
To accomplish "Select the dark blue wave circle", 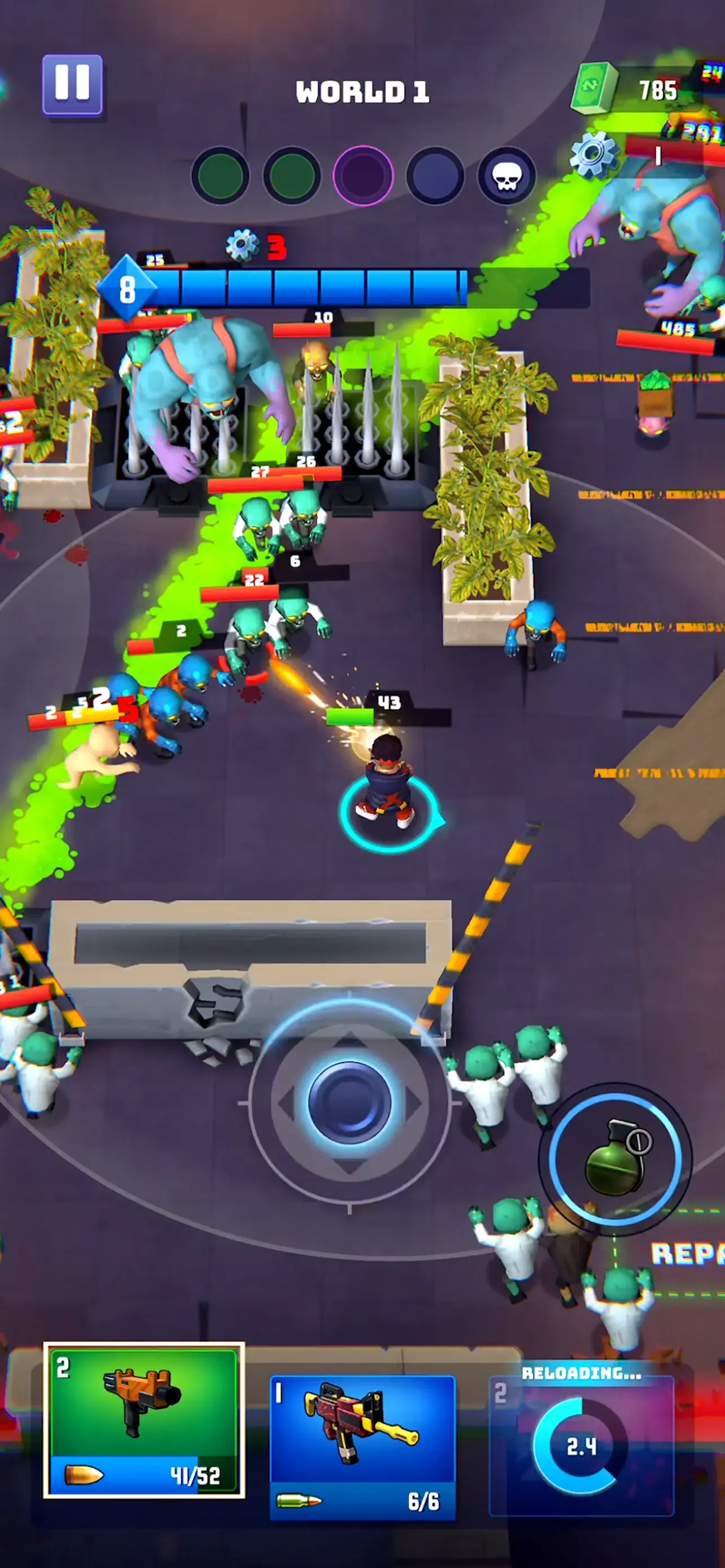I will point(435,175).
